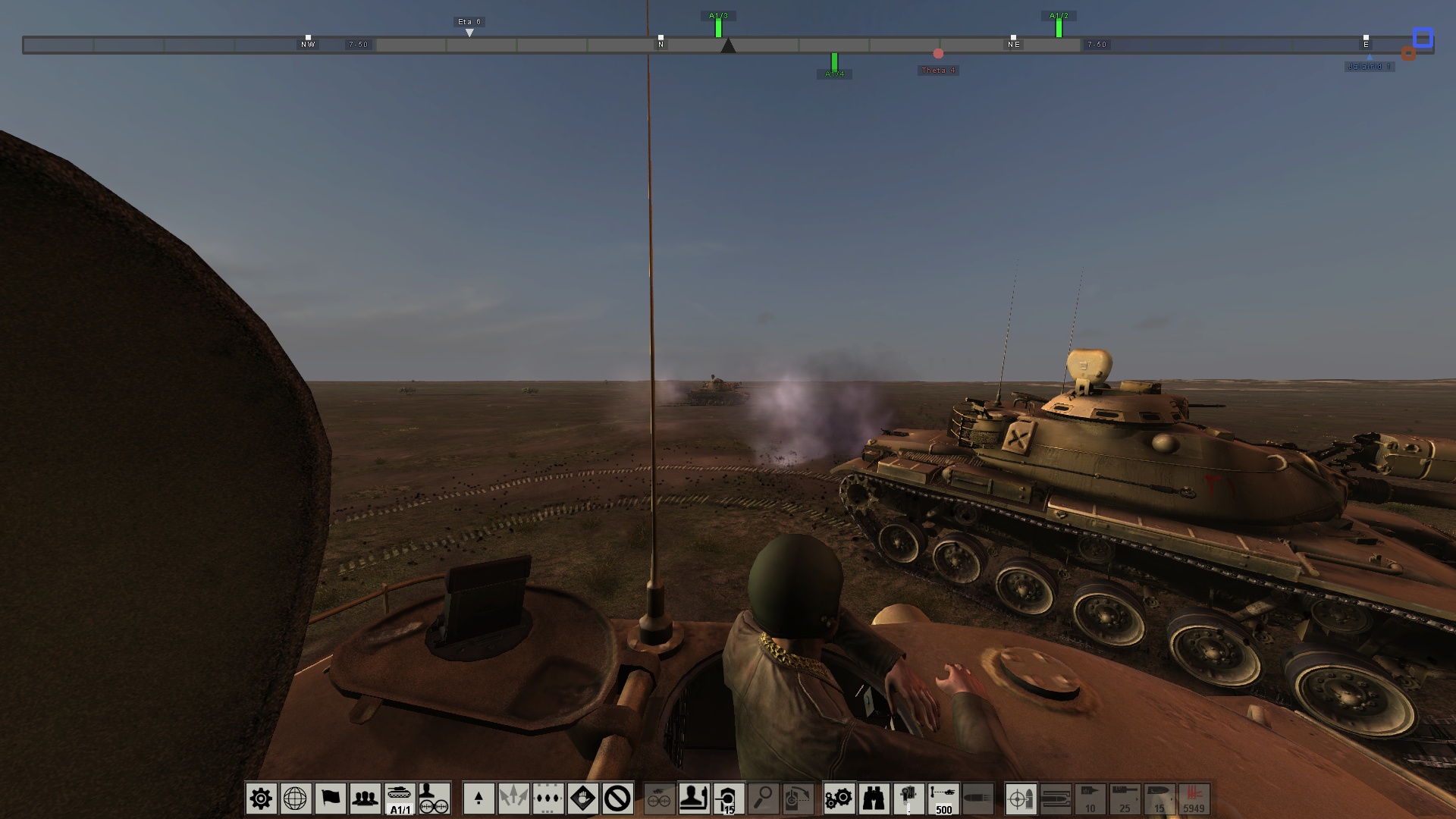Click the Theta 4 marker on compass bar
1456x819 pixels.
pyautogui.click(x=939, y=55)
